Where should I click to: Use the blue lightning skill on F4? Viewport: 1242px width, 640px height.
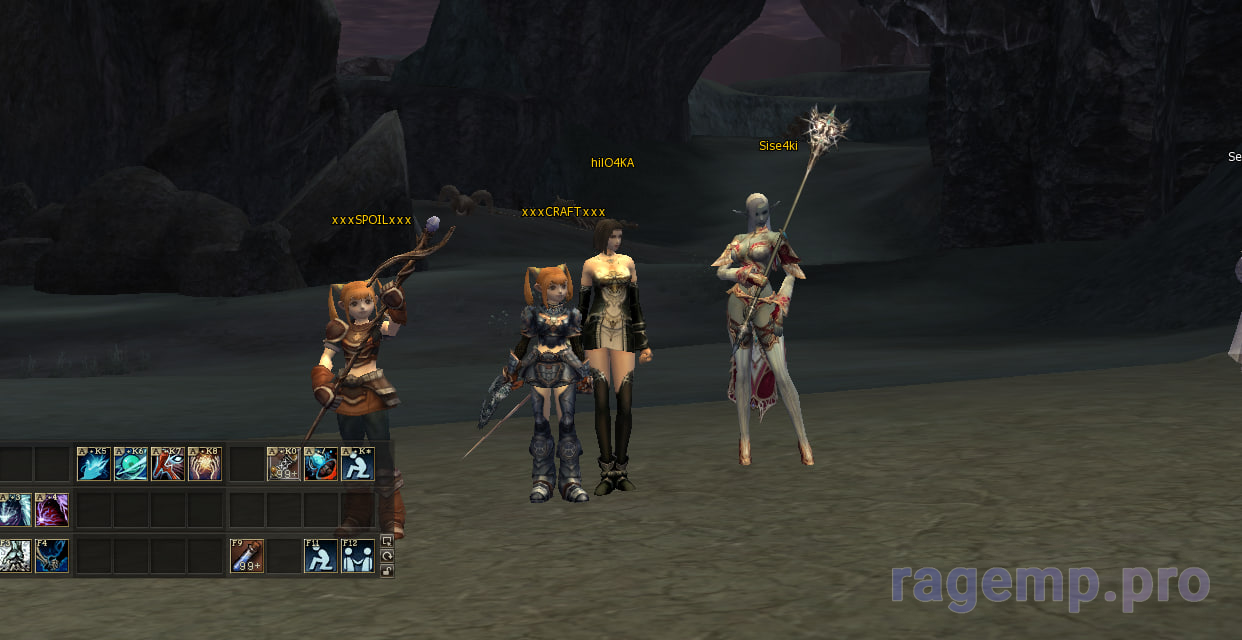[52, 556]
